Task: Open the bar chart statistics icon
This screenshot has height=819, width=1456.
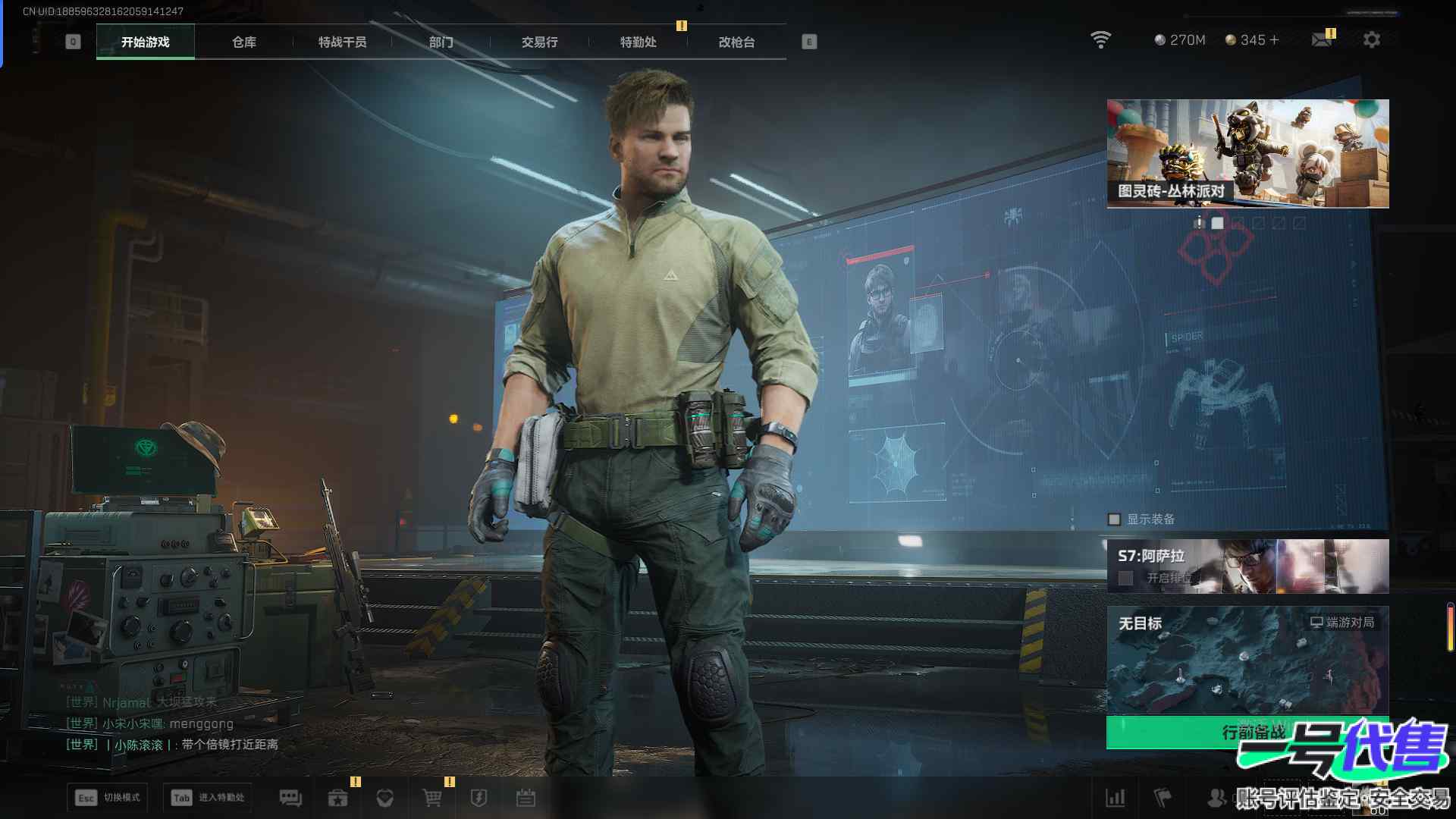Action: [1116, 798]
